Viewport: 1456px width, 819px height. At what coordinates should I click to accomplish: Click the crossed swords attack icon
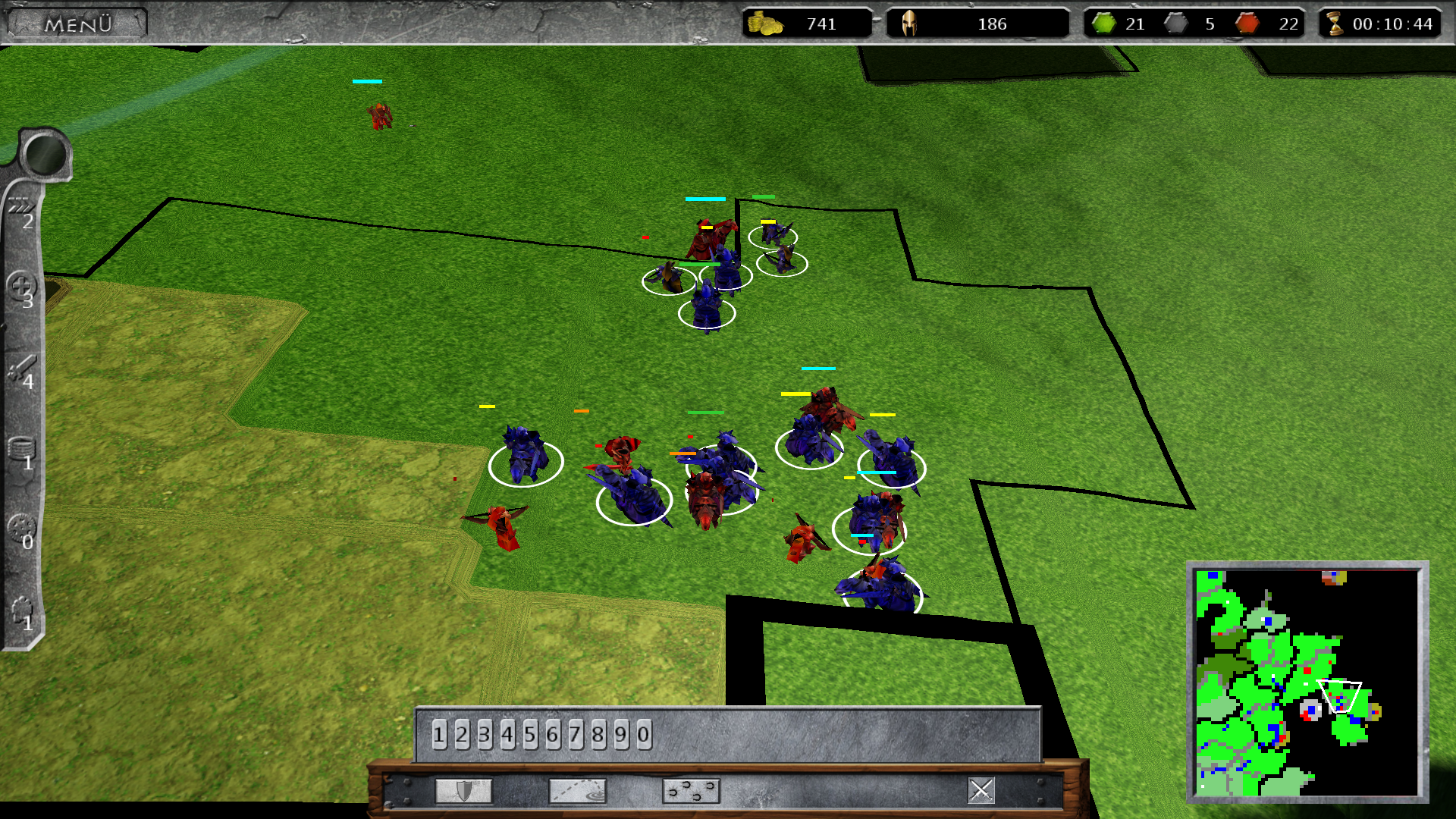click(x=981, y=790)
